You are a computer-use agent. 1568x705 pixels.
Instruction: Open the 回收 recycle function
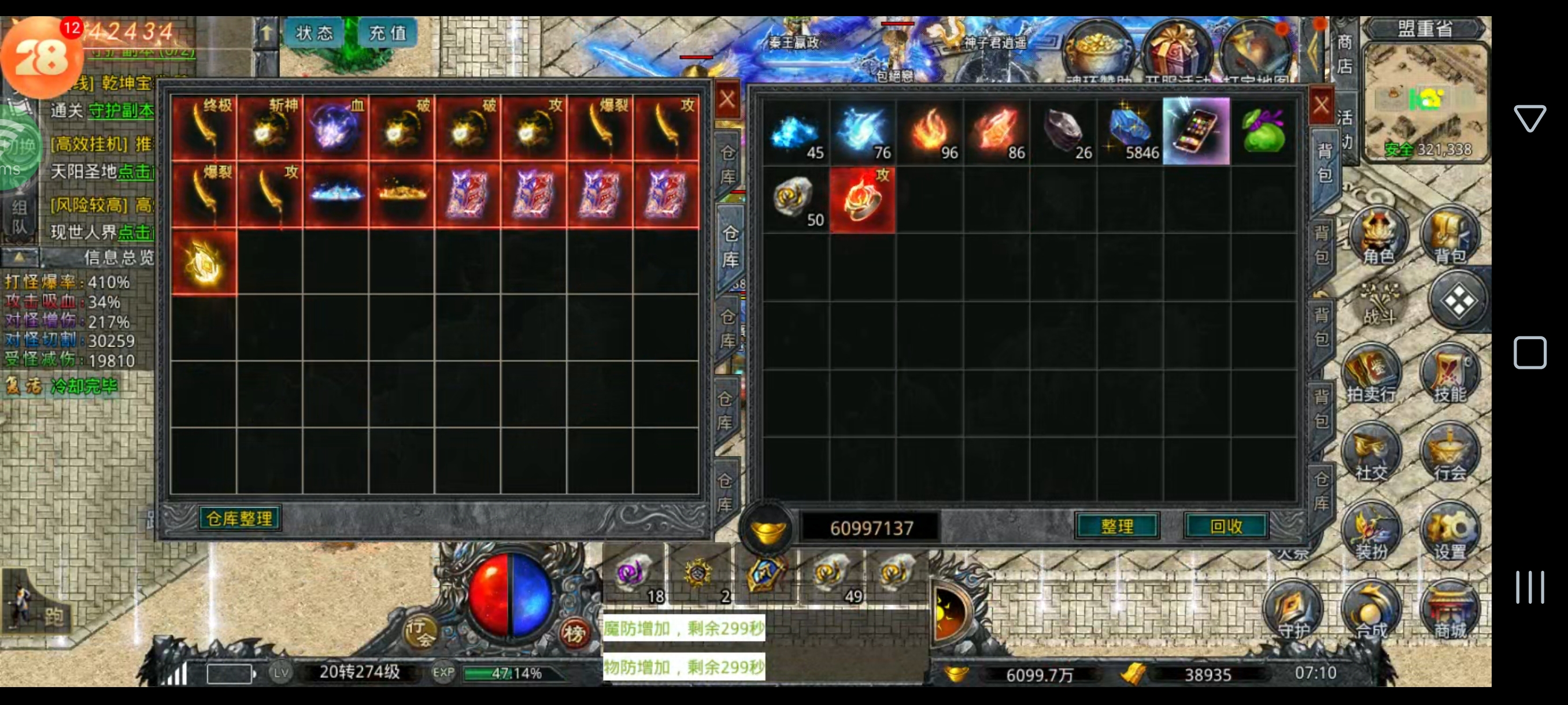tap(1225, 525)
